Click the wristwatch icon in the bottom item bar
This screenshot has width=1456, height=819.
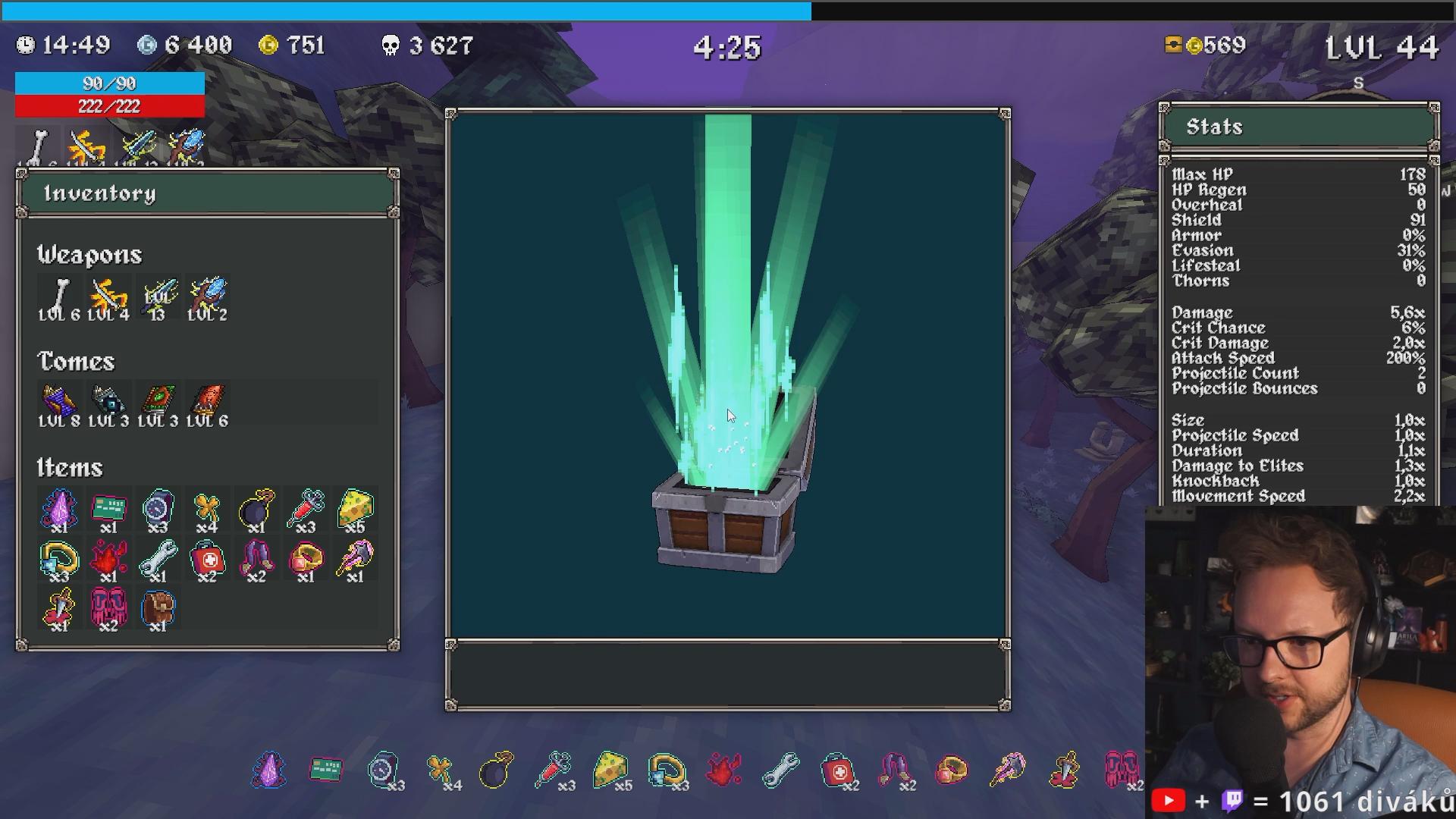click(x=383, y=770)
